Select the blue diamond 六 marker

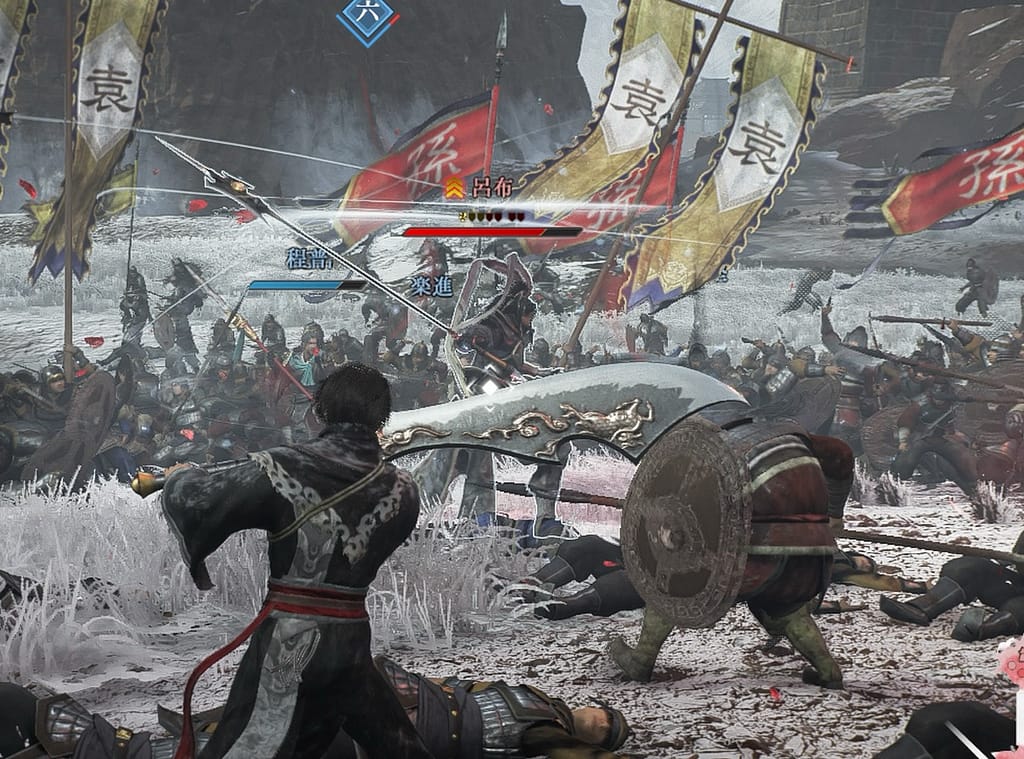pyautogui.click(x=367, y=17)
